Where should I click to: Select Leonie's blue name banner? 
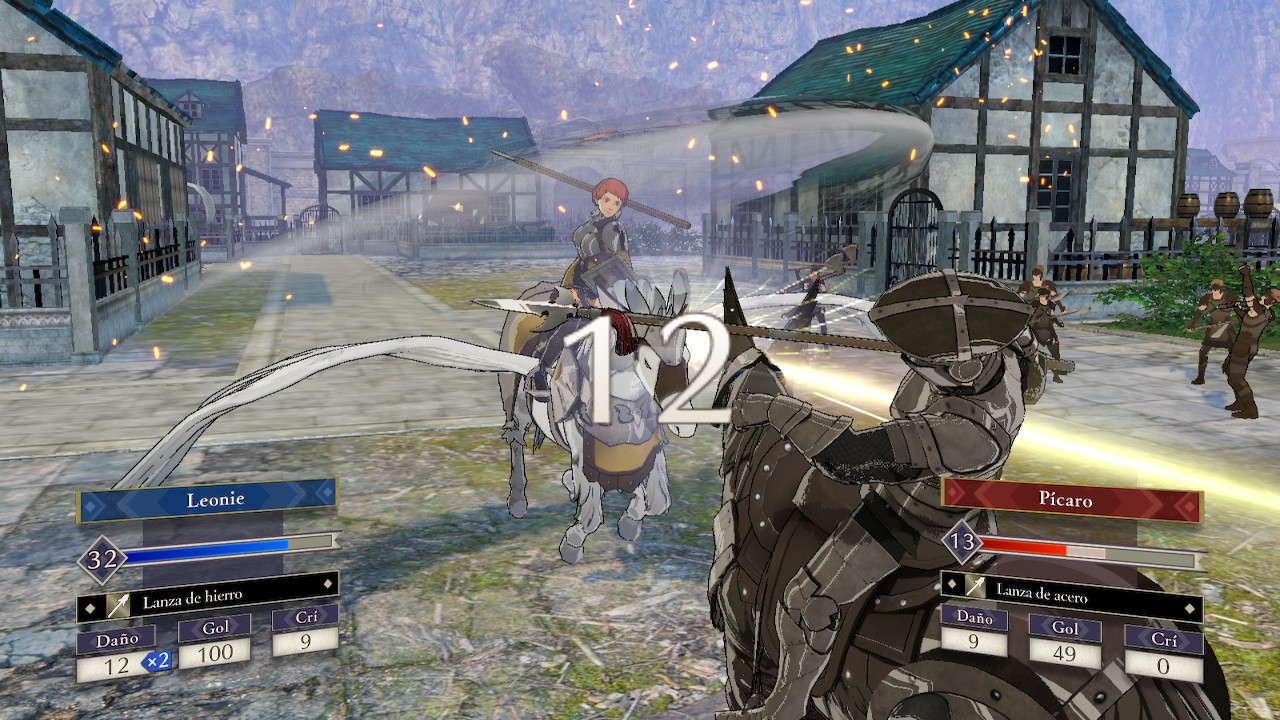click(208, 499)
